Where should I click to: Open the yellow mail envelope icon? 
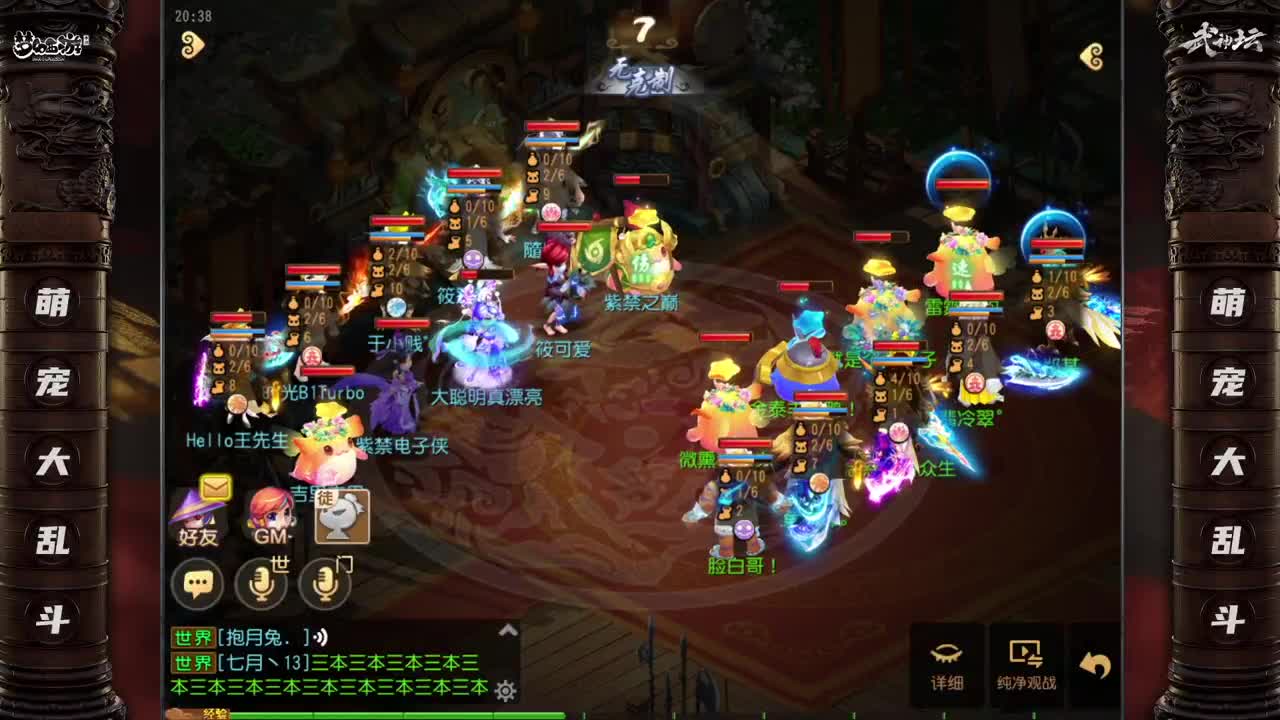(x=214, y=487)
